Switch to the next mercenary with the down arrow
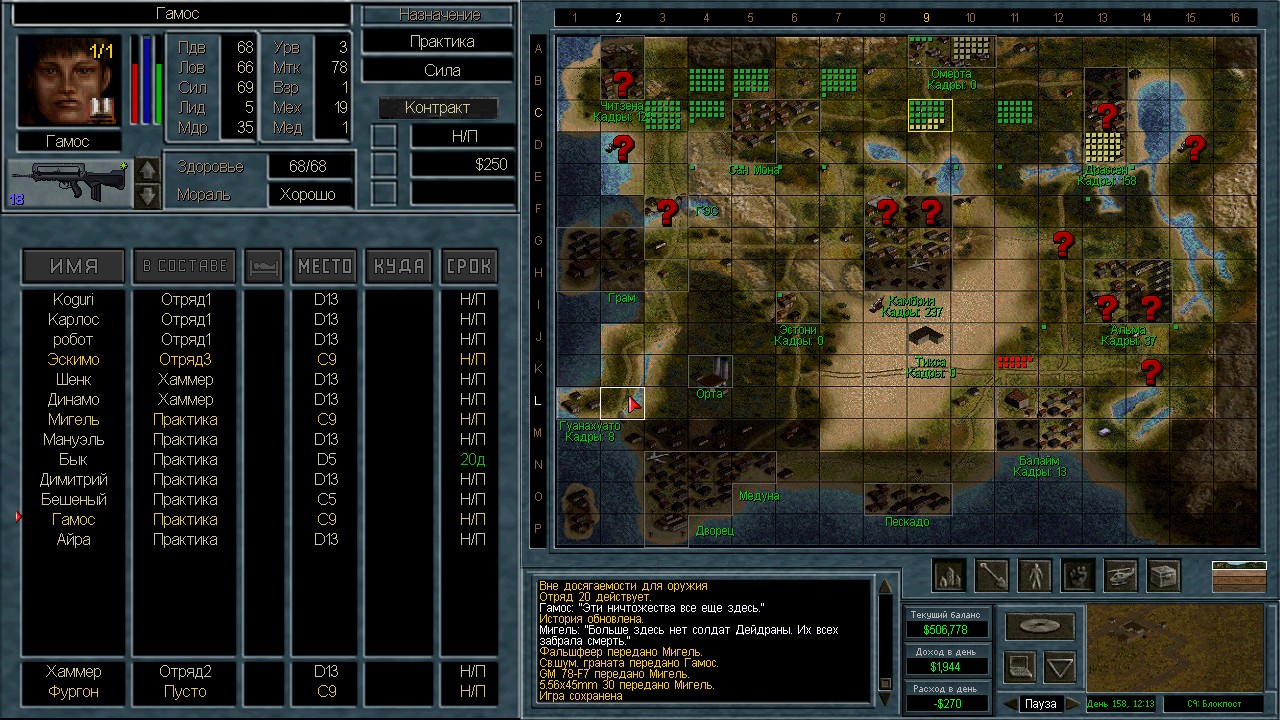The image size is (1280, 720). point(147,195)
